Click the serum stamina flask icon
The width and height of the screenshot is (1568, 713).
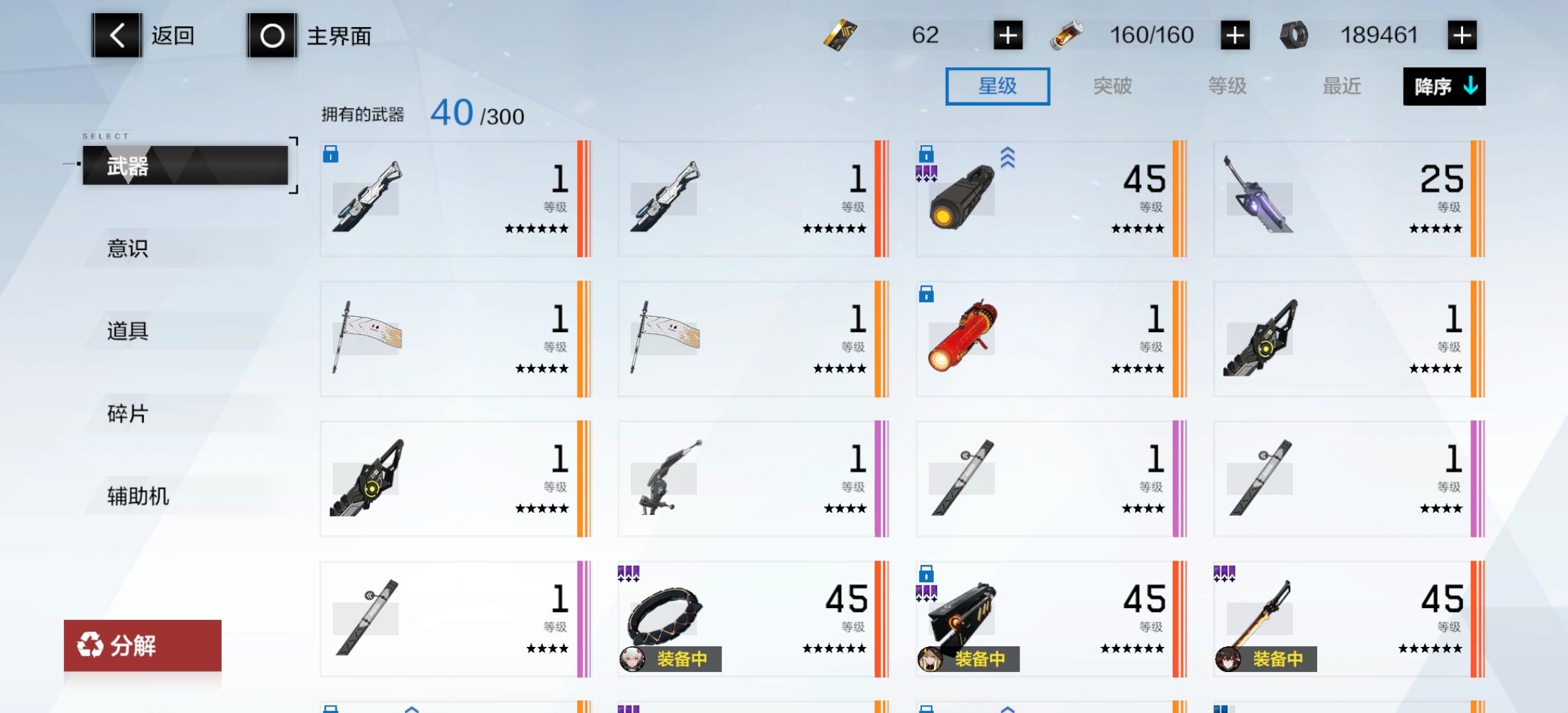(1068, 34)
